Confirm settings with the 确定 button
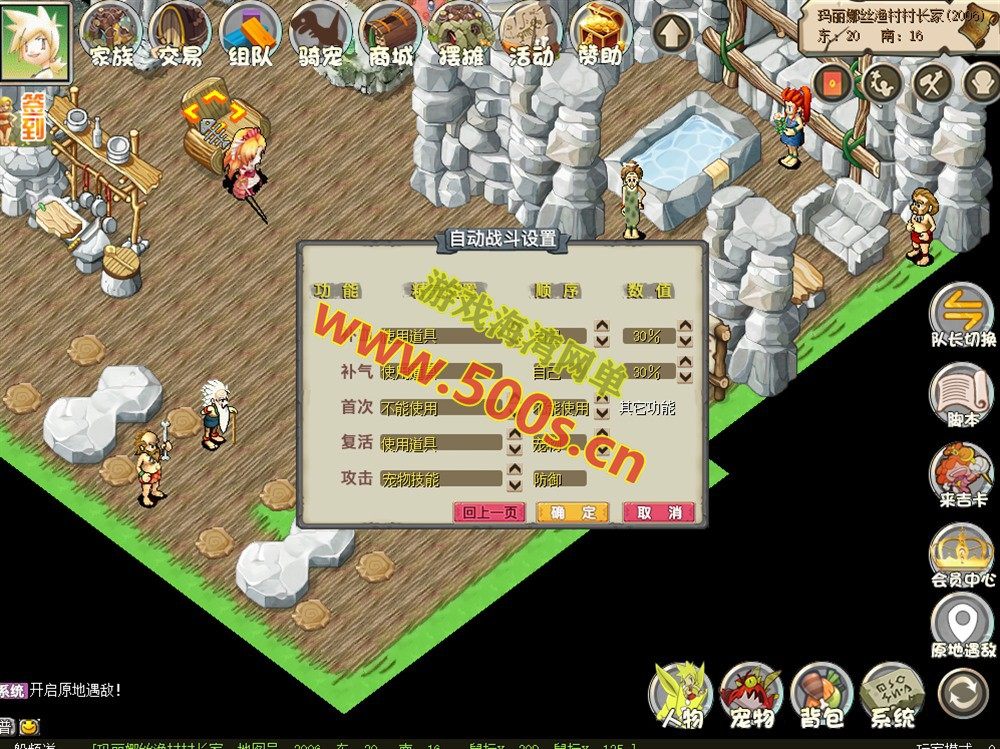 coord(572,512)
